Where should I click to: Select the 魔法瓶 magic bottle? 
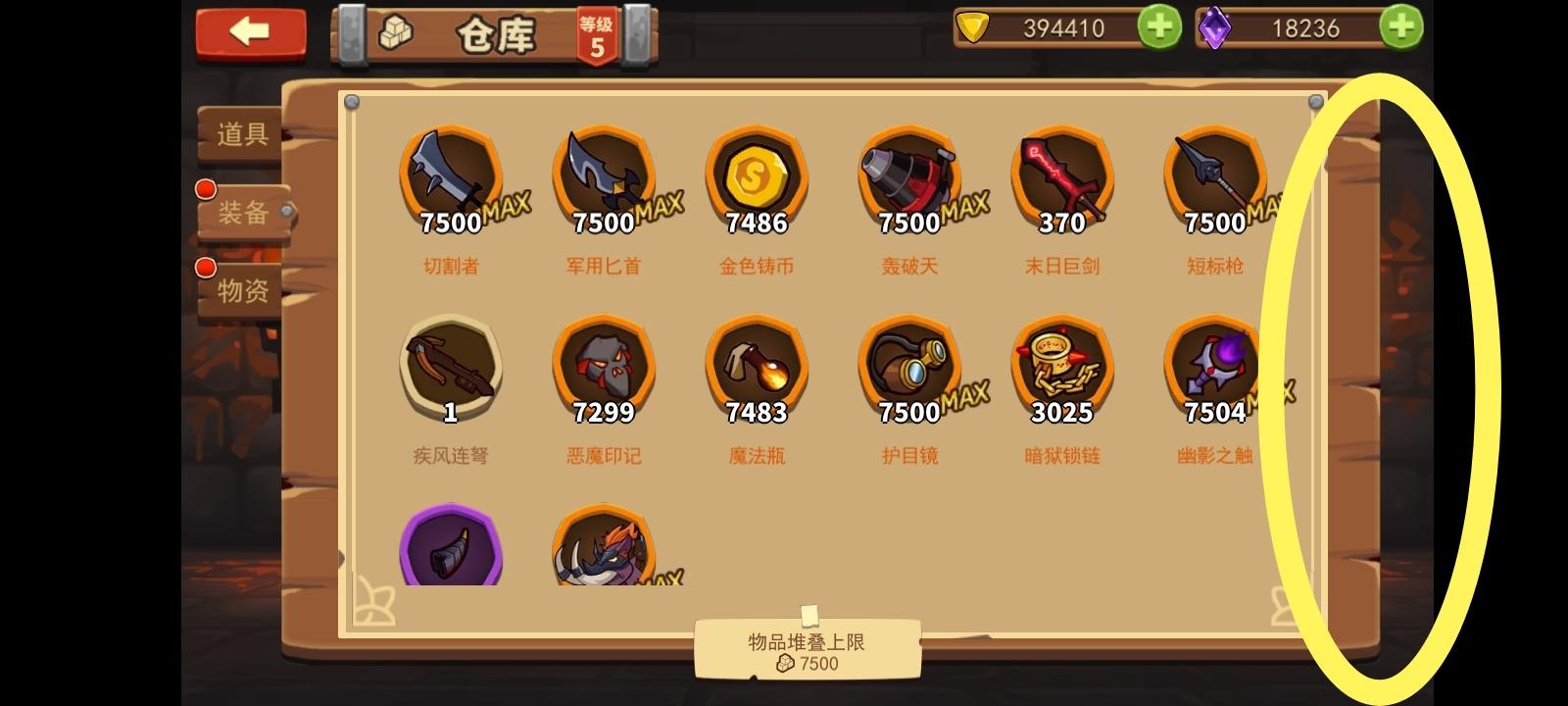756,370
